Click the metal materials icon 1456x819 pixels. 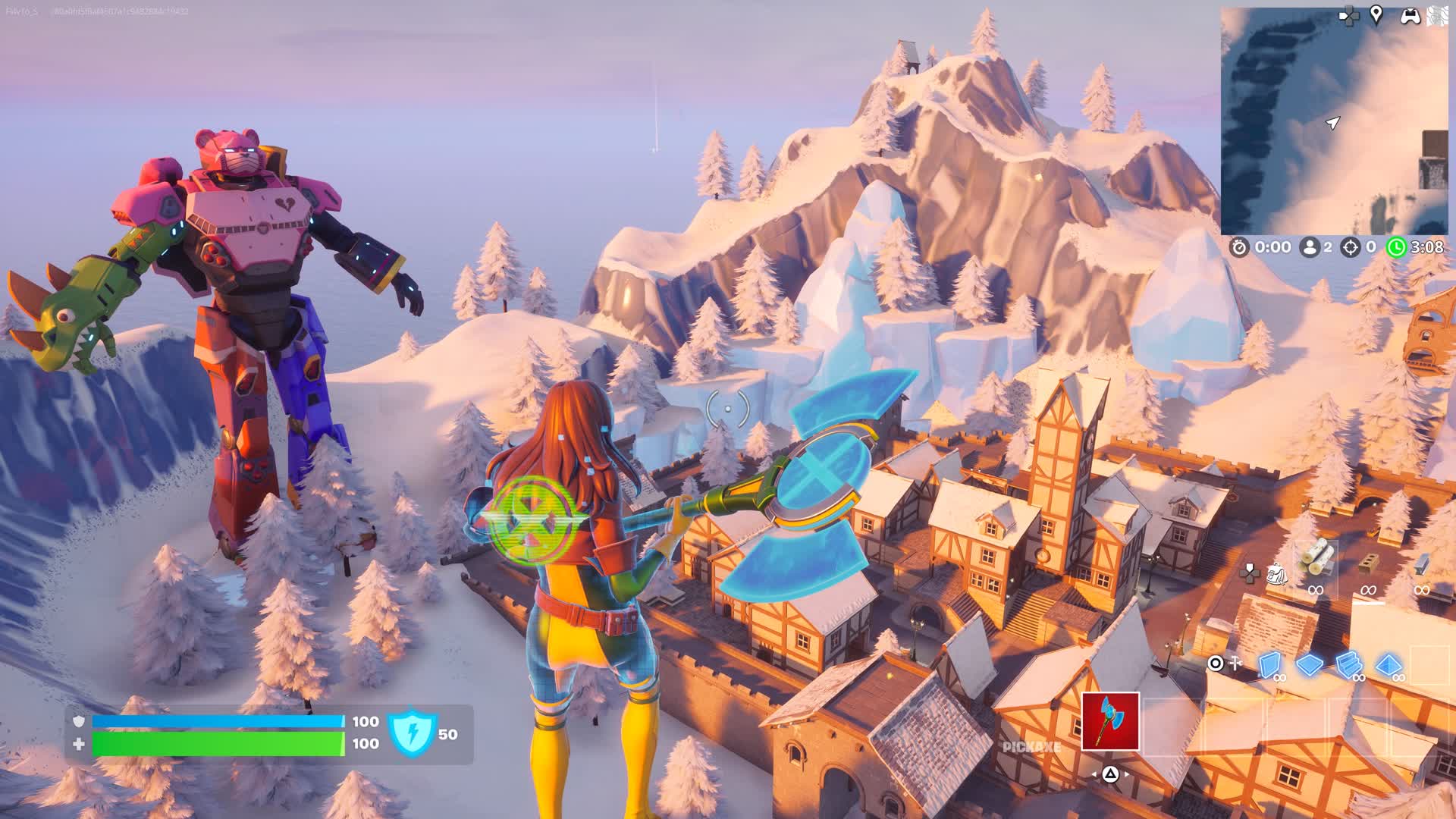1420,565
